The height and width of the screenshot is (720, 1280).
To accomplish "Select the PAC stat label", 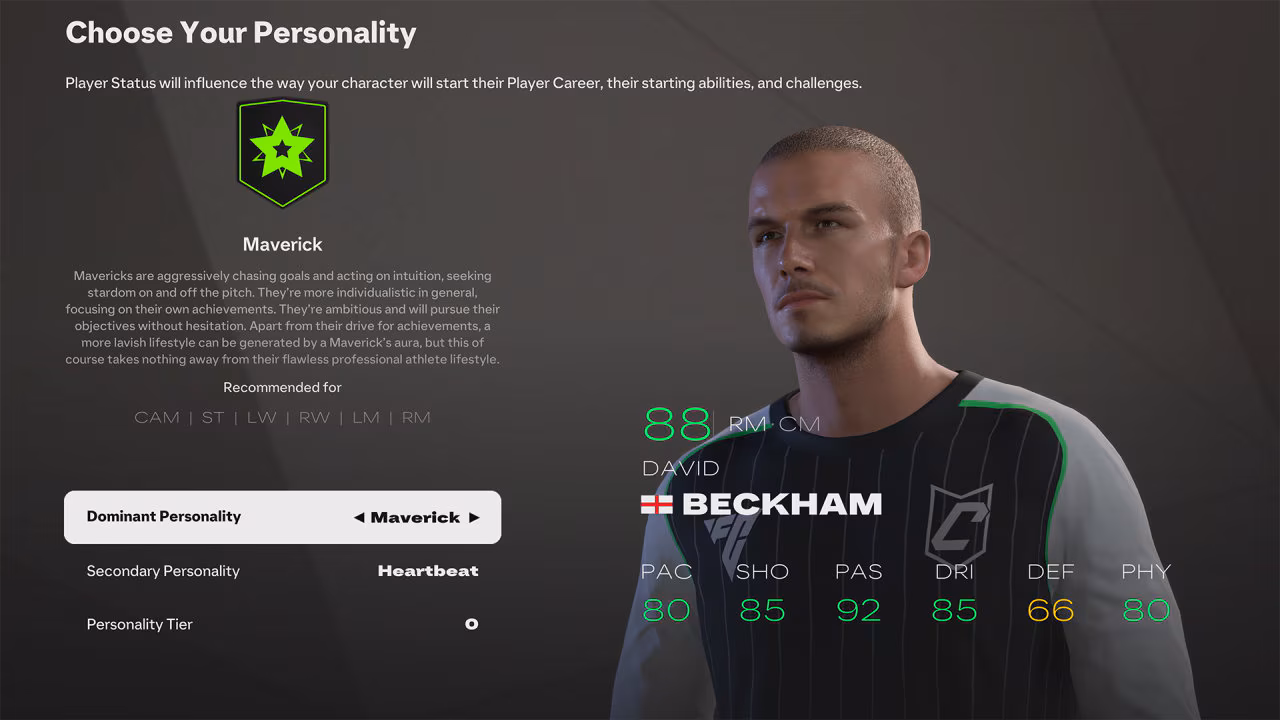I will (x=665, y=571).
